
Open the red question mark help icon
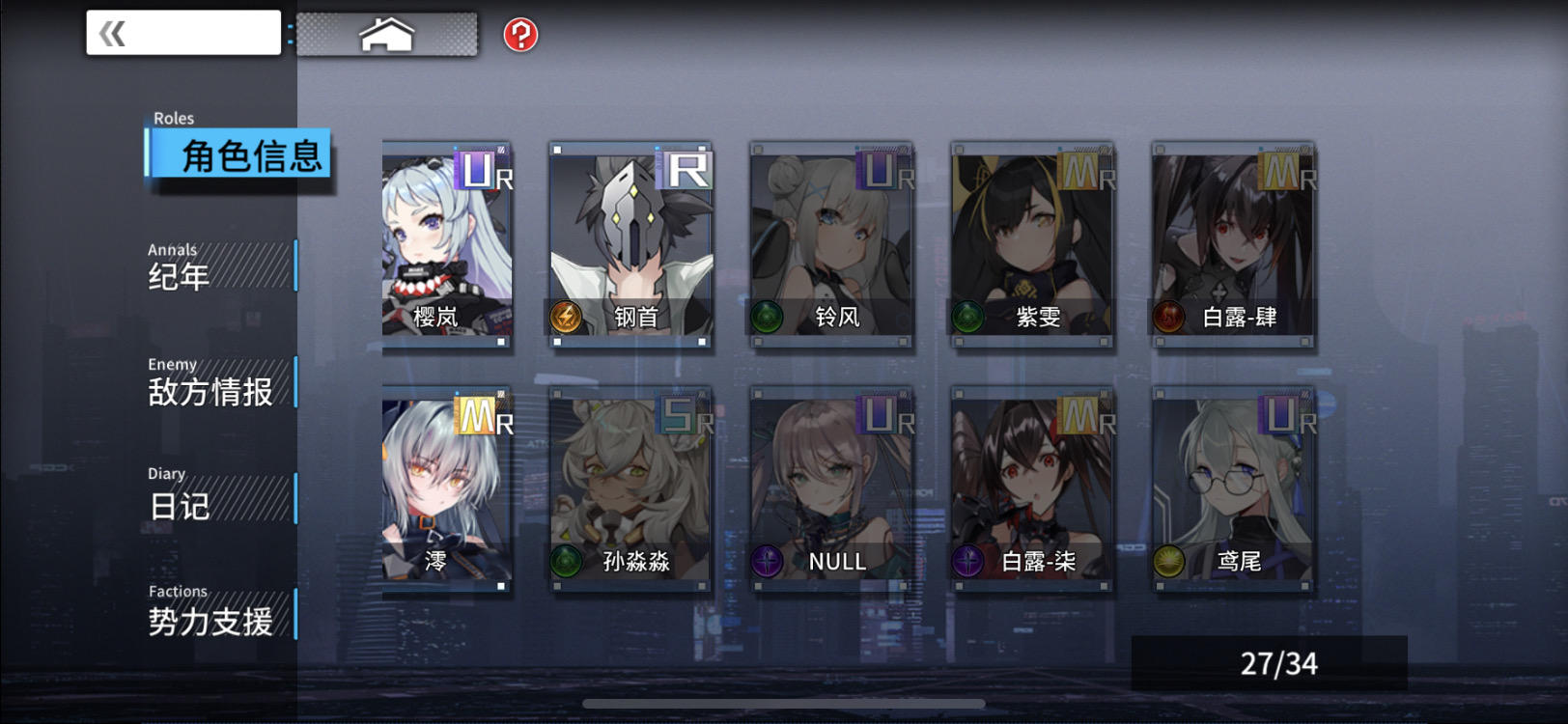point(521,33)
